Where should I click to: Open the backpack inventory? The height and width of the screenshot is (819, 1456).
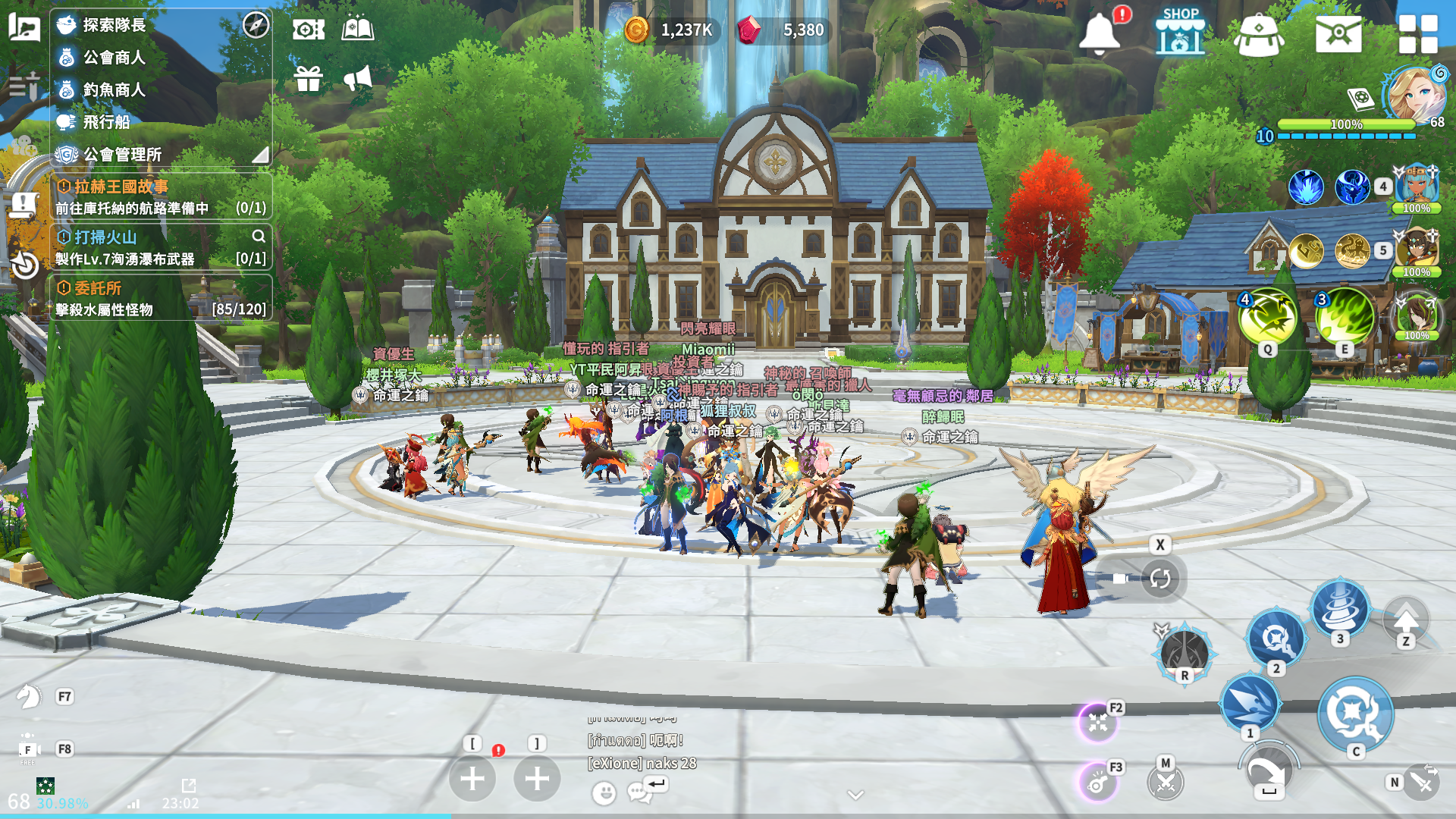[x=1259, y=35]
